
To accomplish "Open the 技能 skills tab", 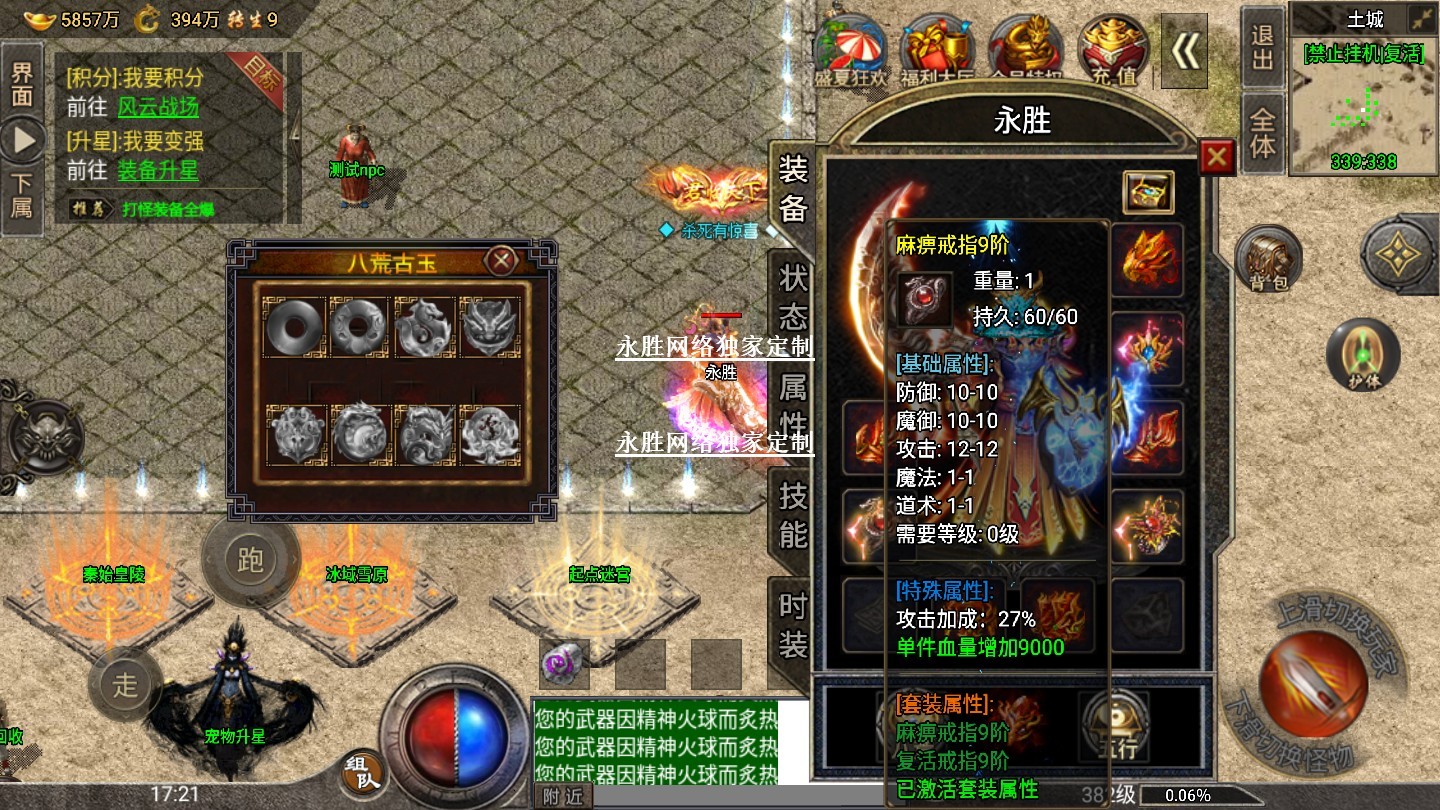I will tap(792, 514).
